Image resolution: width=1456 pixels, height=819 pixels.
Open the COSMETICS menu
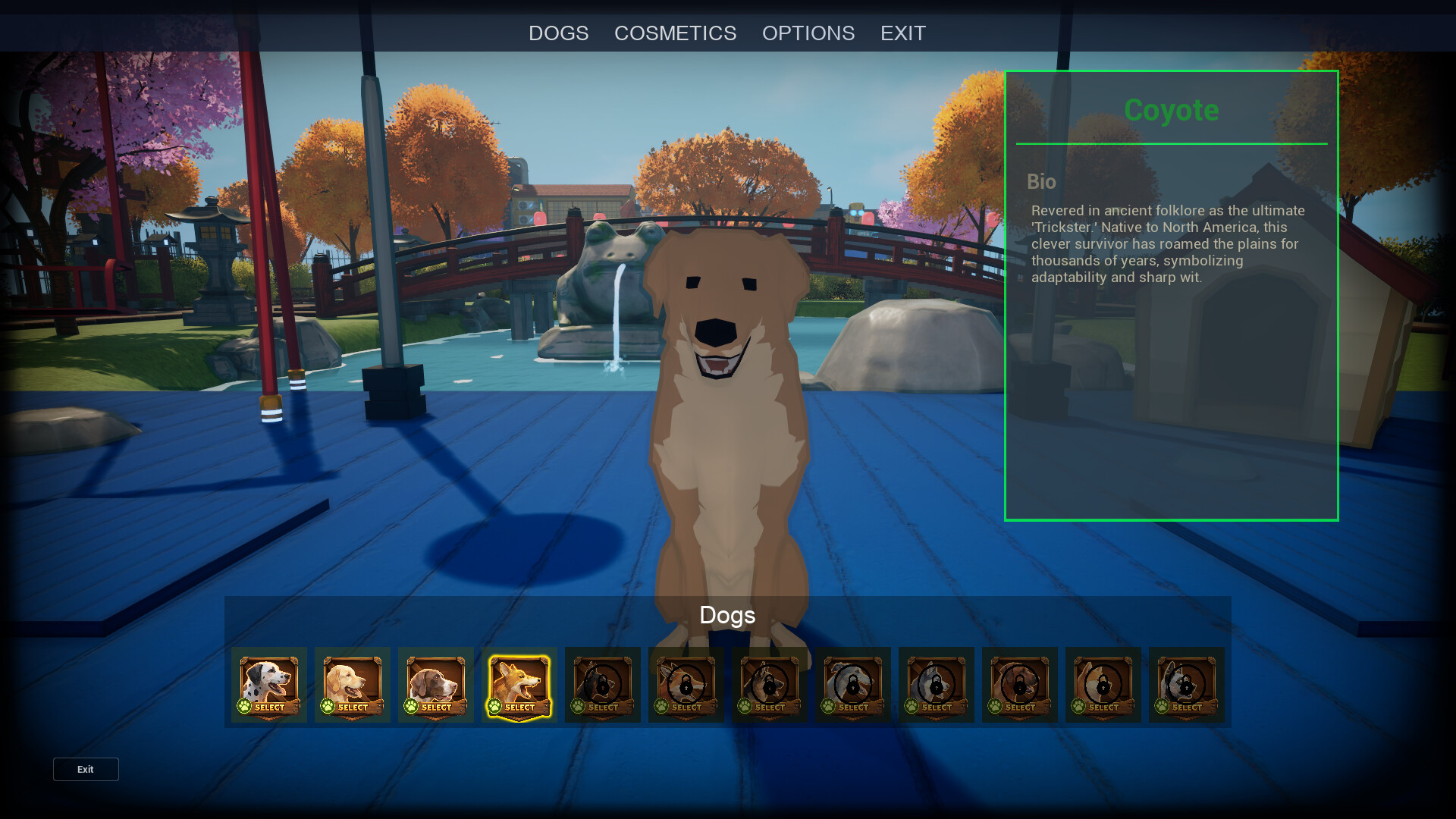click(x=675, y=33)
